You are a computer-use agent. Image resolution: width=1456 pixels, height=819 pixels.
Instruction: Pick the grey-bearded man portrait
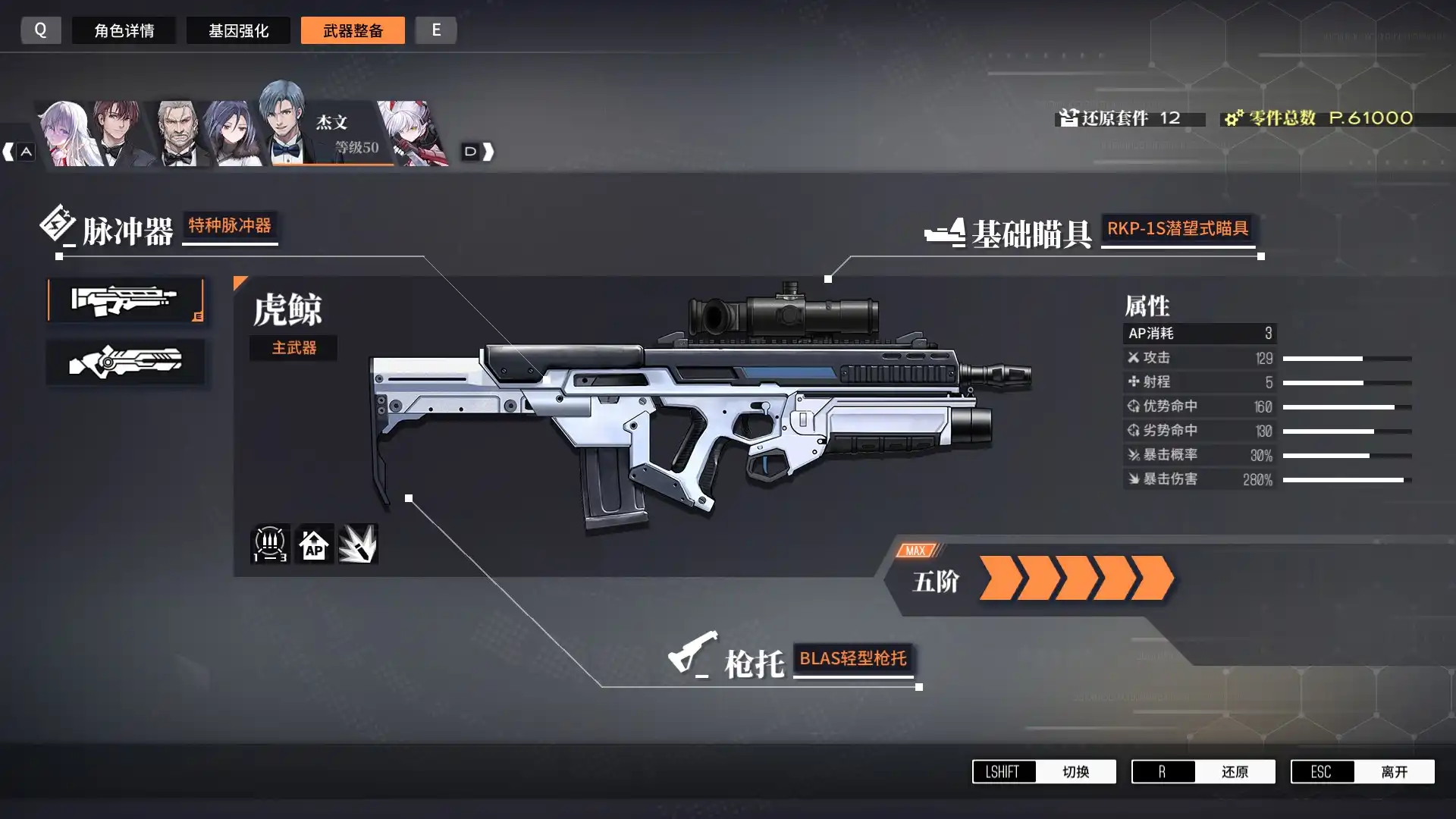[x=179, y=135]
